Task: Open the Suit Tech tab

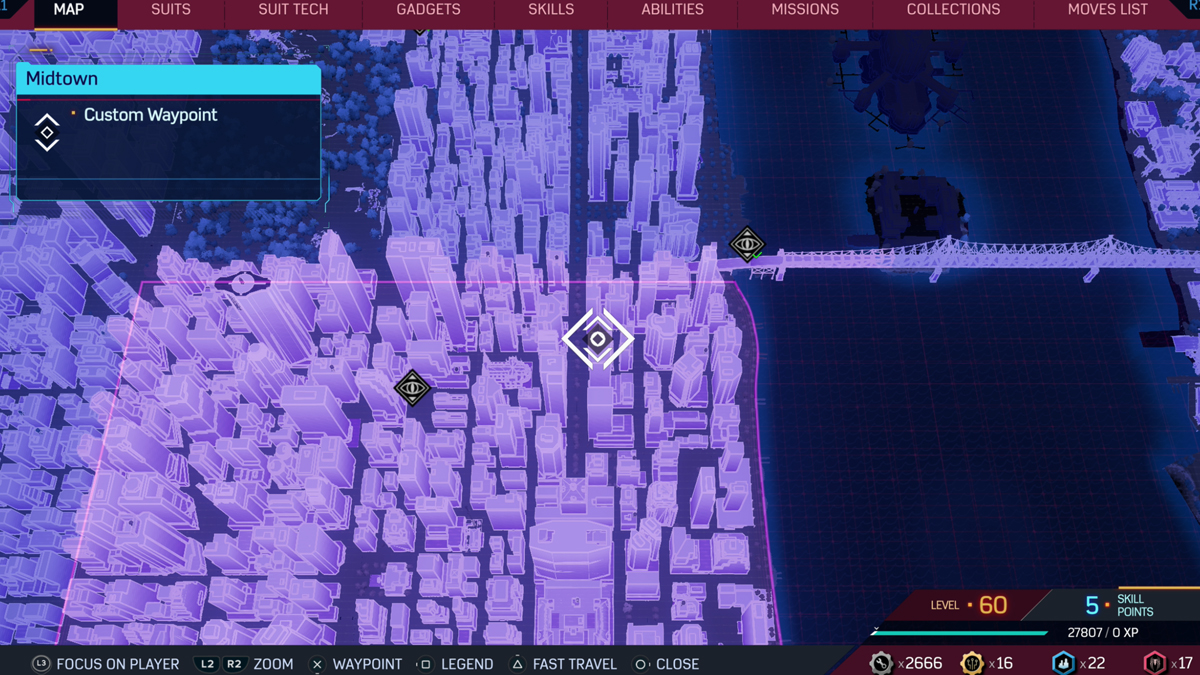Action: click(293, 10)
